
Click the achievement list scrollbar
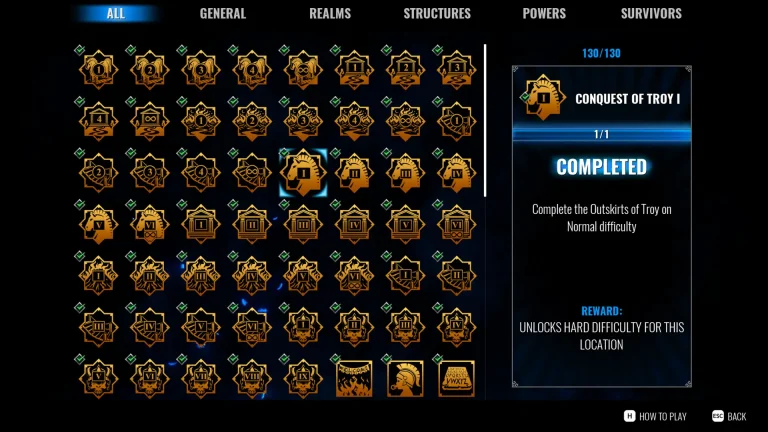(x=485, y=120)
